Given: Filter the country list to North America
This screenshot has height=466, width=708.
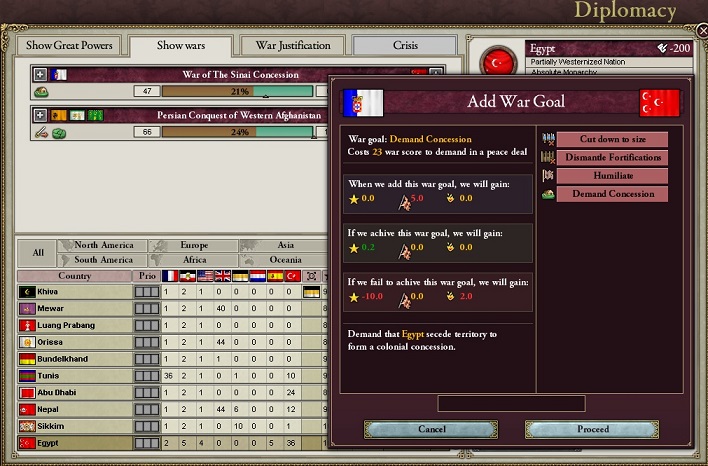Looking at the screenshot, I should pos(103,245).
